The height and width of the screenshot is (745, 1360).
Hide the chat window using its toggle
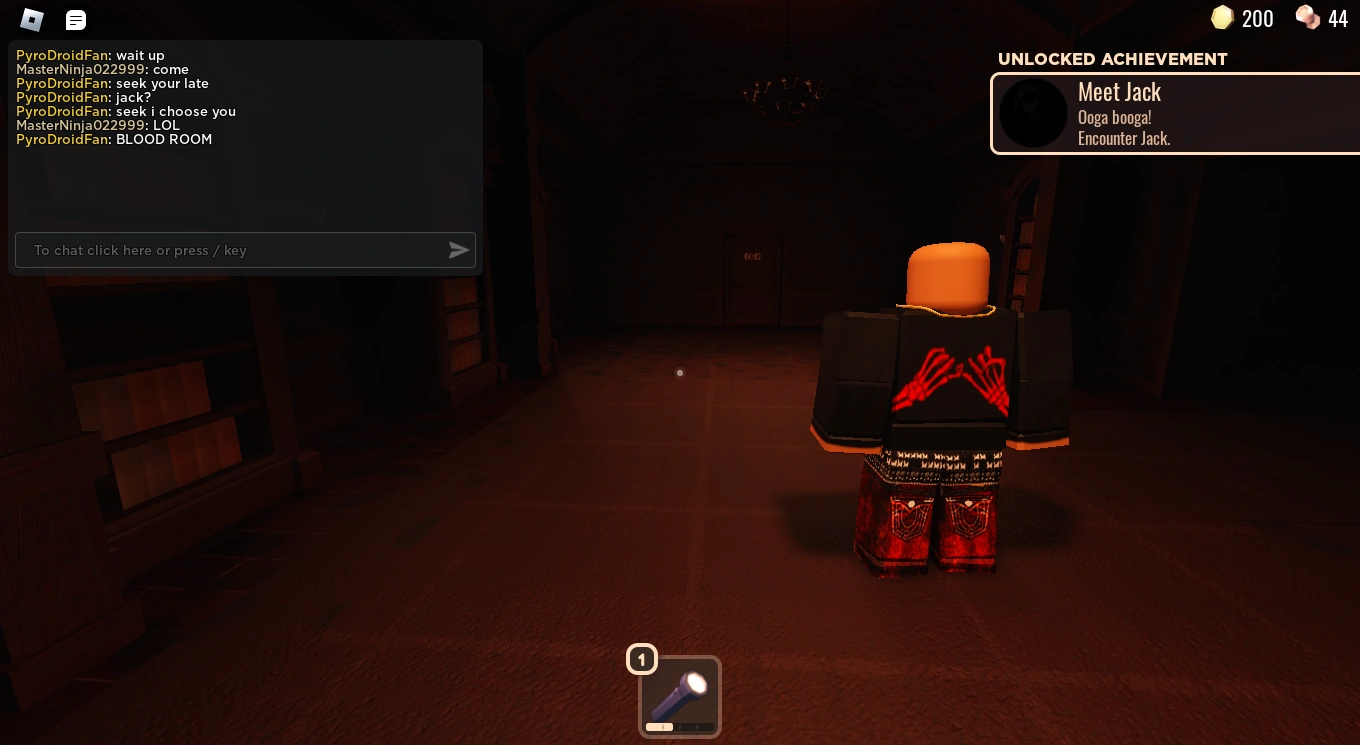75,19
